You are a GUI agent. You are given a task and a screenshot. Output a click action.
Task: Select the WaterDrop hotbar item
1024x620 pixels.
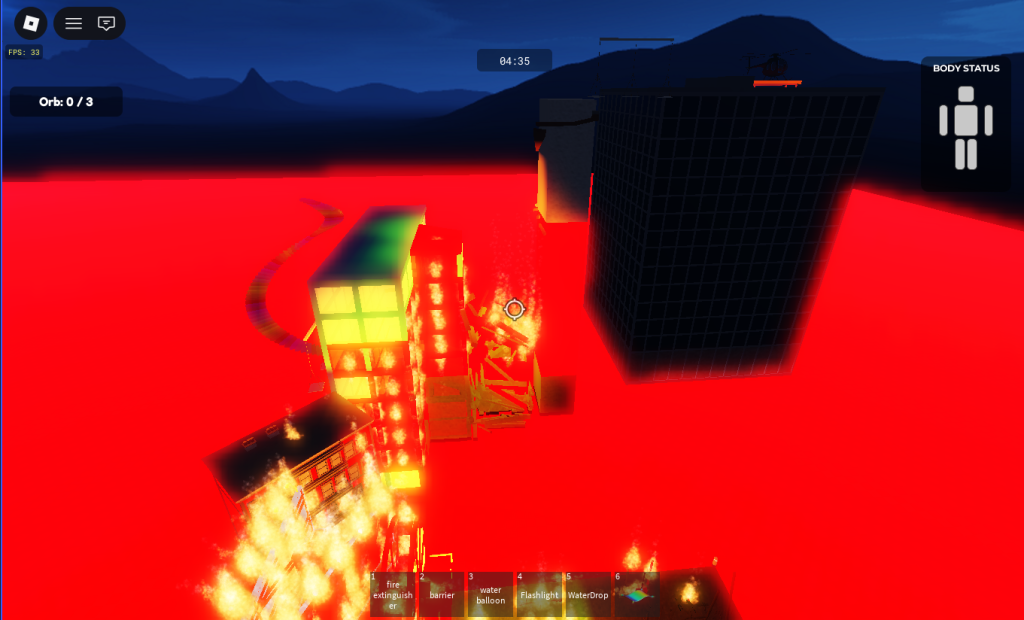[587, 594]
